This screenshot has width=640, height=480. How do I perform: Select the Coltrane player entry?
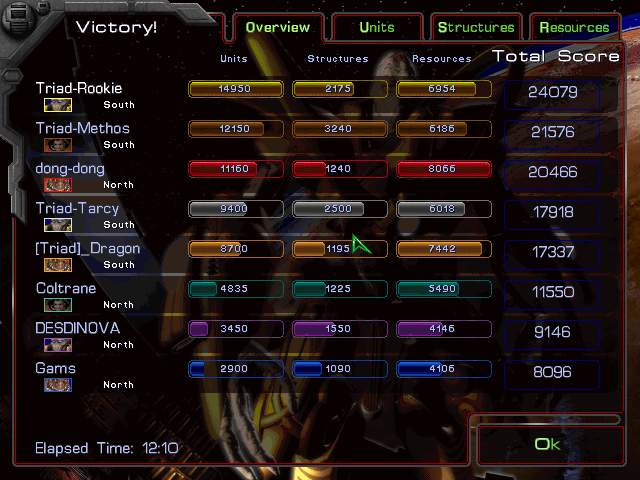(x=68, y=289)
